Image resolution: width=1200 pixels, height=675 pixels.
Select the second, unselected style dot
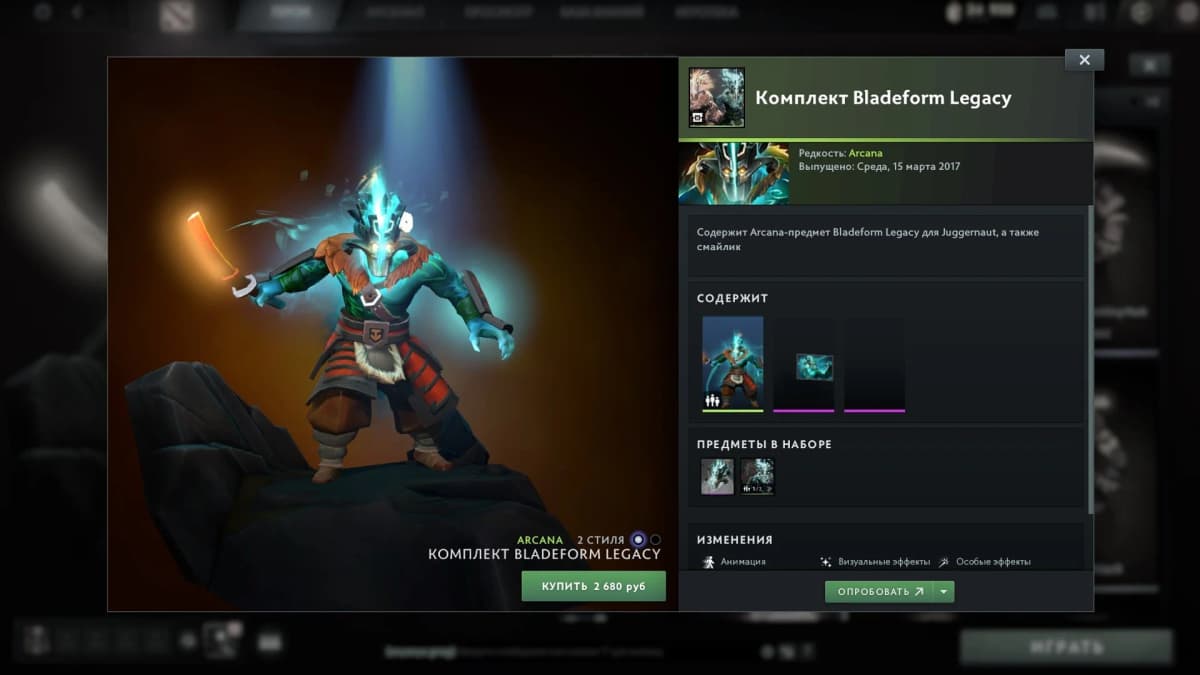(656, 540)
